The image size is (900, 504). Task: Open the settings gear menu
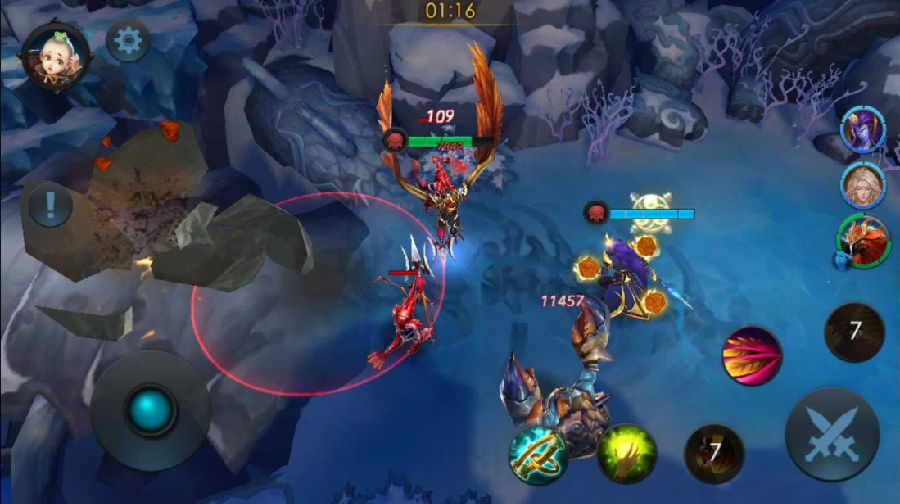(x=127, y=41)
